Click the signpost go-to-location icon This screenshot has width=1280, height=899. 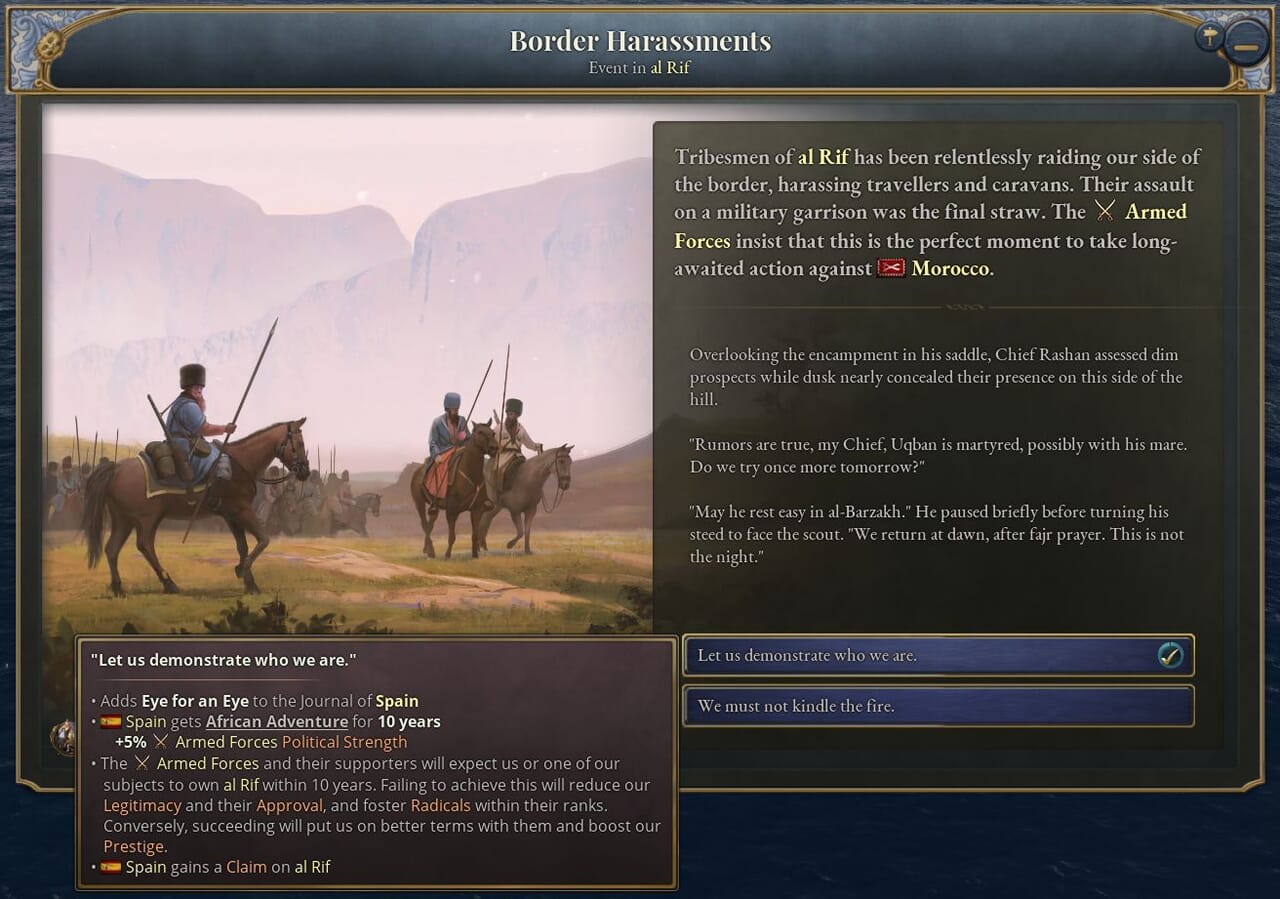(1209, 37)
